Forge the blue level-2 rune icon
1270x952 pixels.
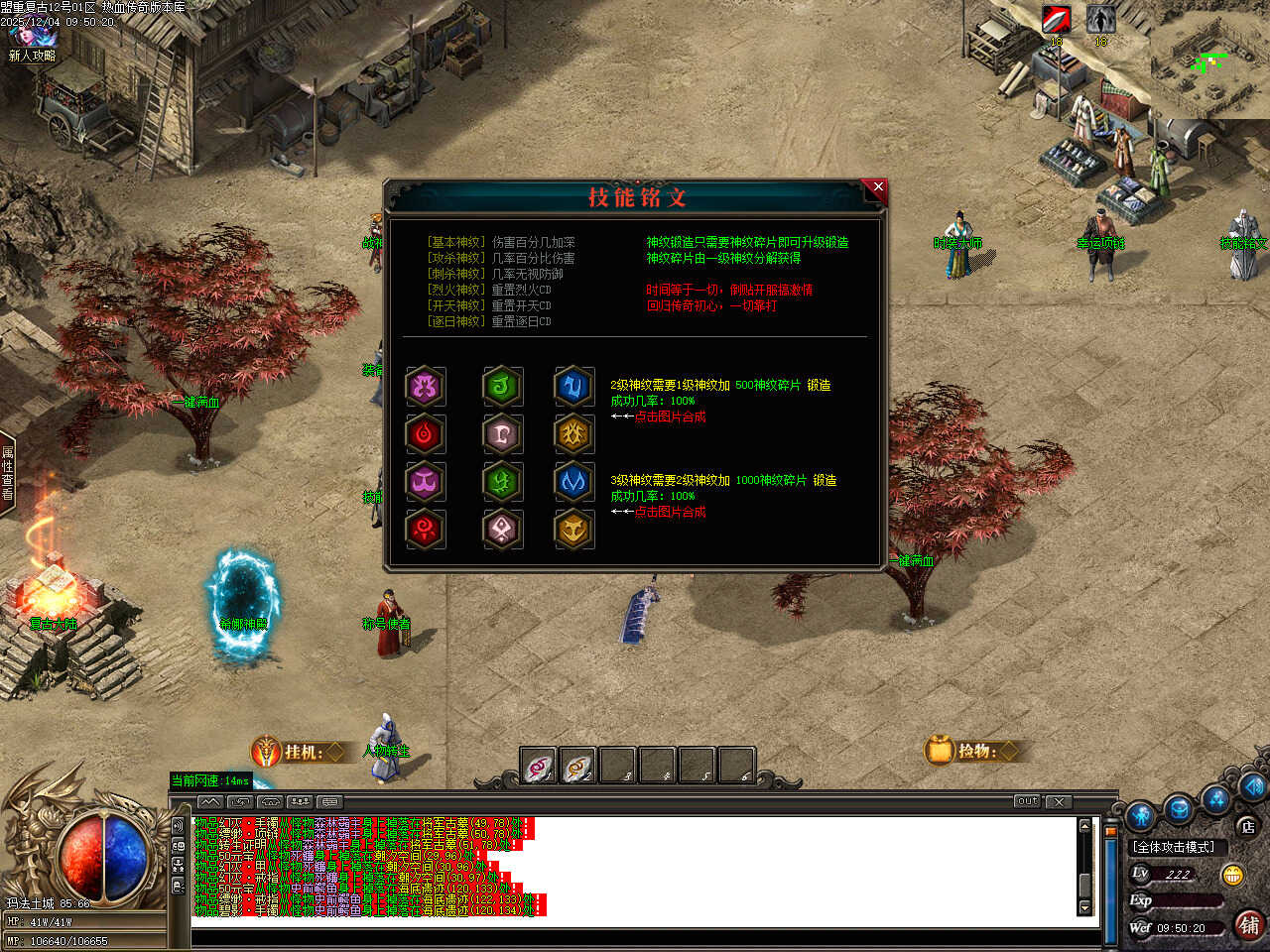[x=573, y=386]
